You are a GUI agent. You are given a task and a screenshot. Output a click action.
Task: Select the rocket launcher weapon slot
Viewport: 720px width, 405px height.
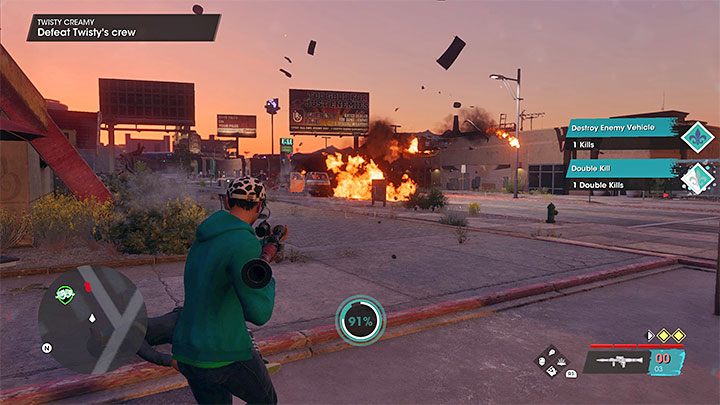[618, 361]
